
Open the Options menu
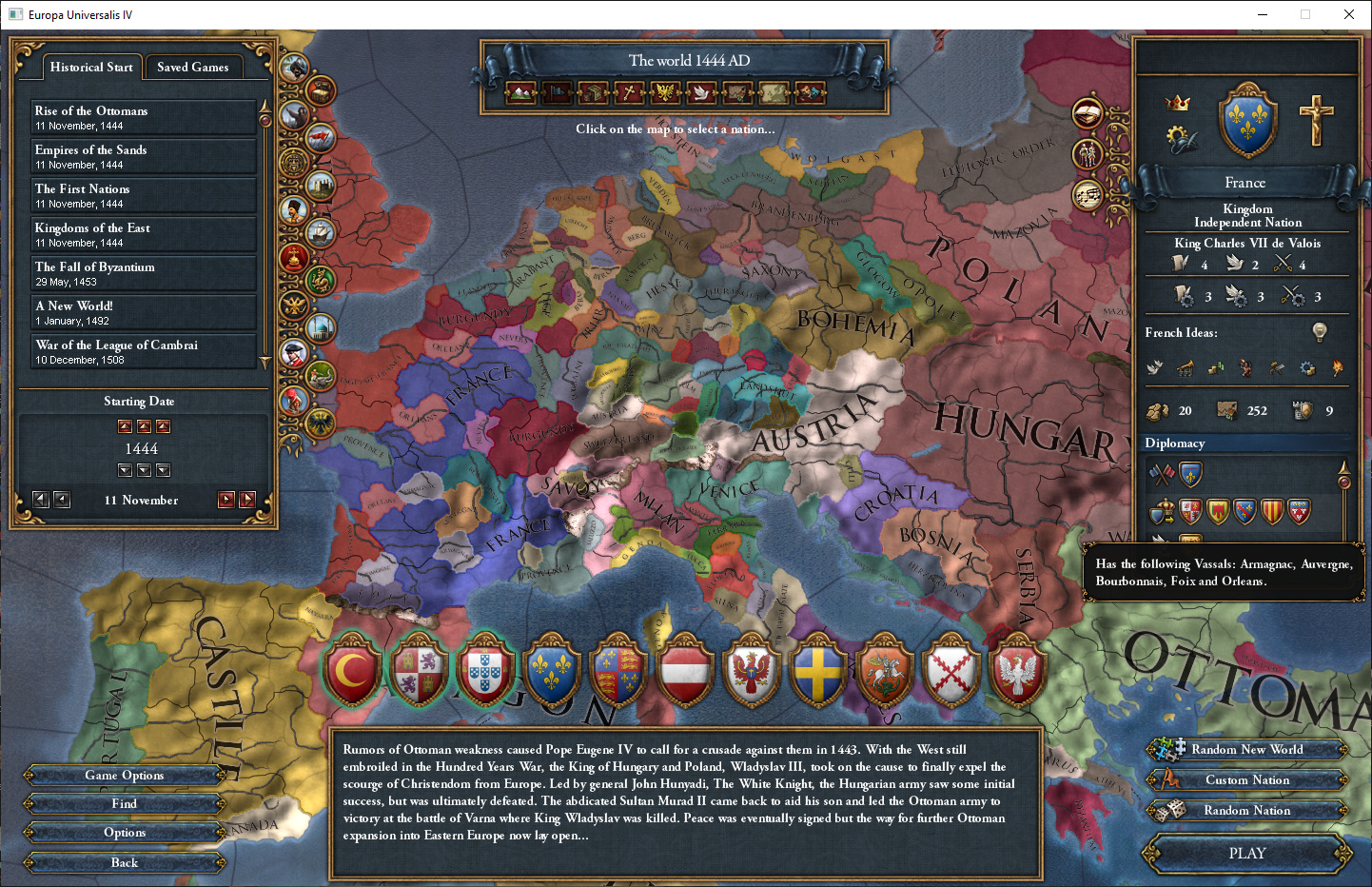pos(125,833)
